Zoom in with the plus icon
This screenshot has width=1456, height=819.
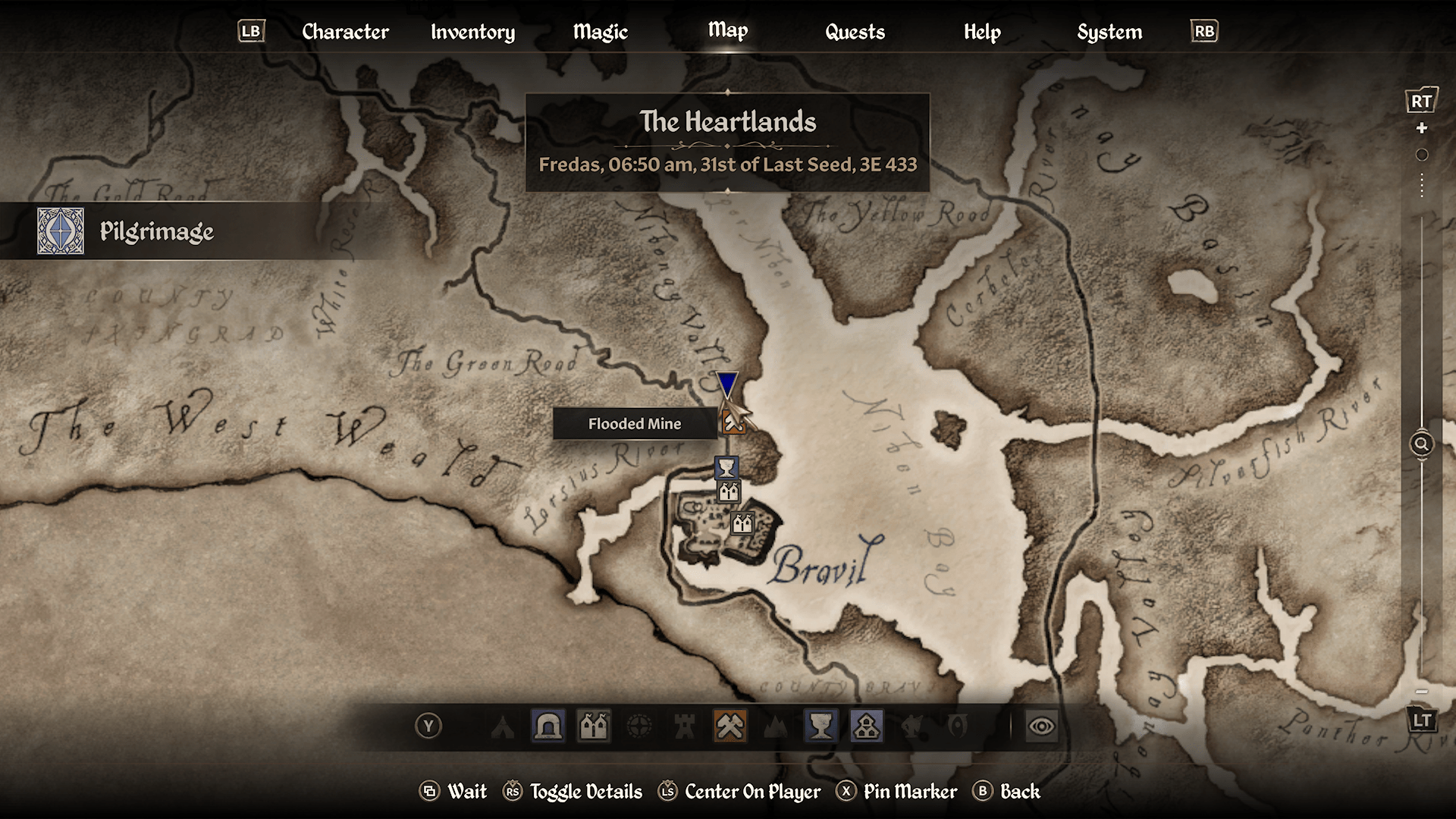[x=1422, y=128]
